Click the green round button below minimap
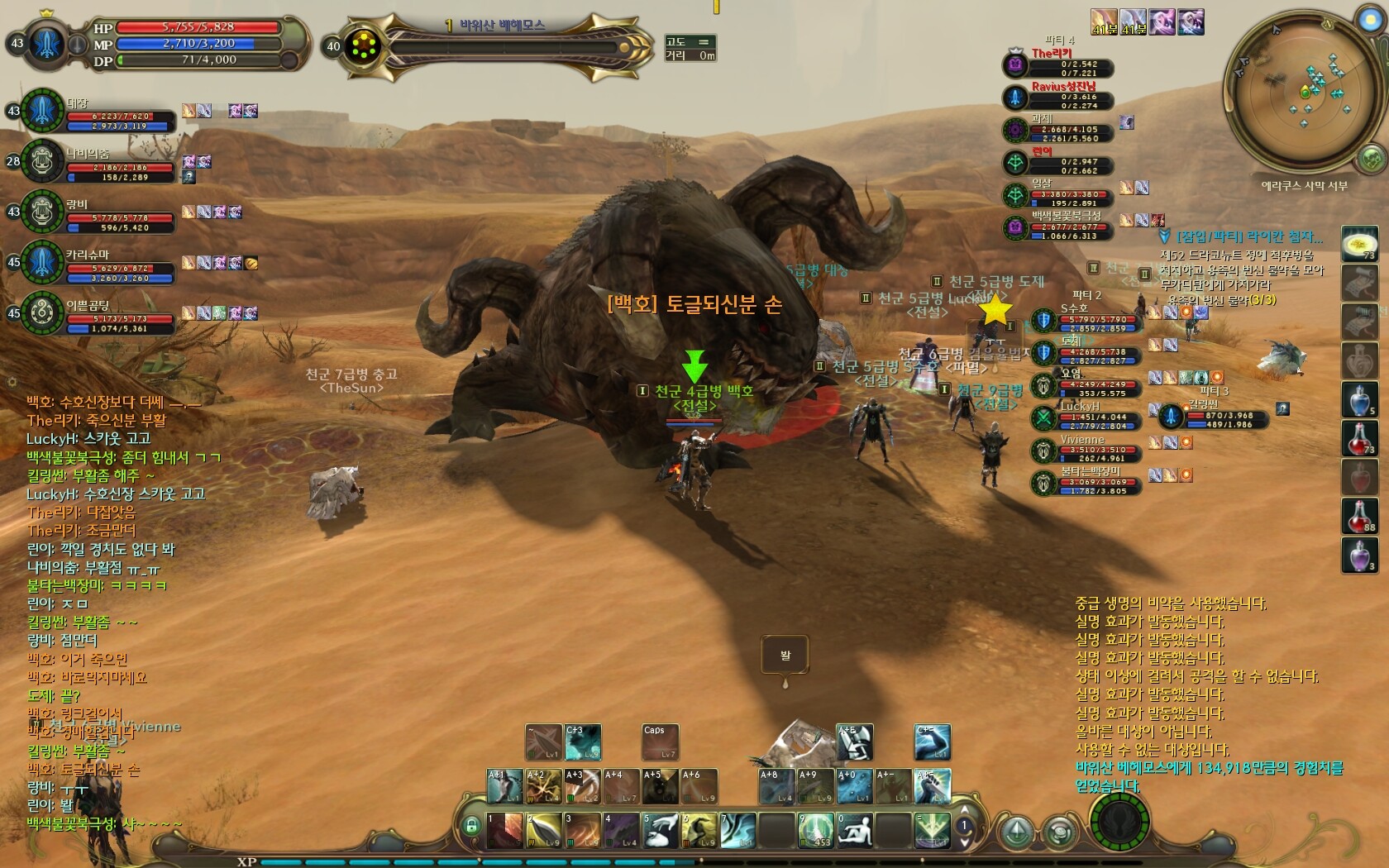 point(1372,157)
